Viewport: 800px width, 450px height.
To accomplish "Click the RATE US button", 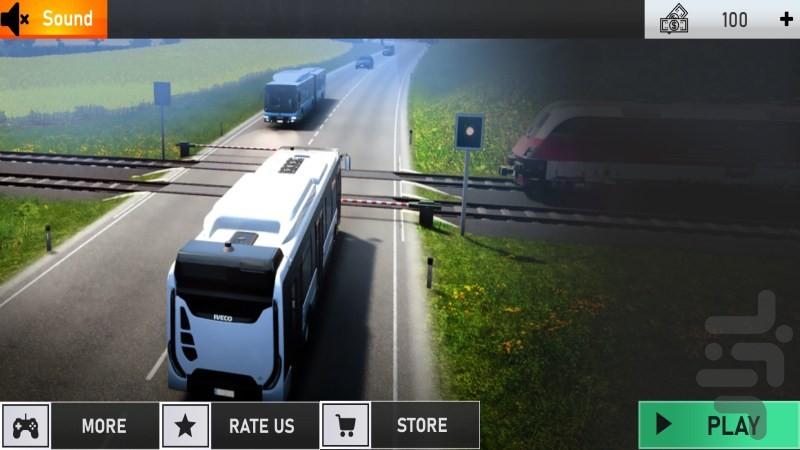I will click(240, 426).
